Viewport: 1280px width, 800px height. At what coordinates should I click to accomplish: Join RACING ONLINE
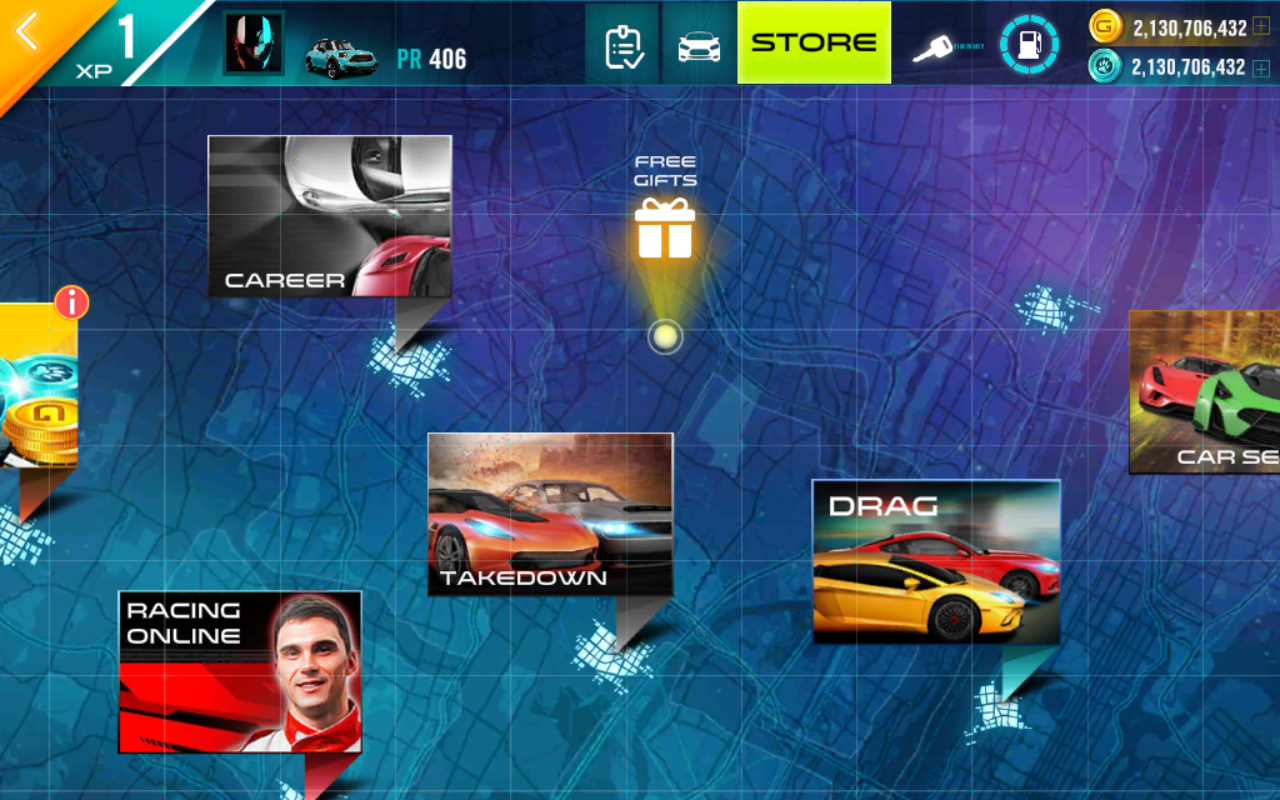tap(240, 671)
